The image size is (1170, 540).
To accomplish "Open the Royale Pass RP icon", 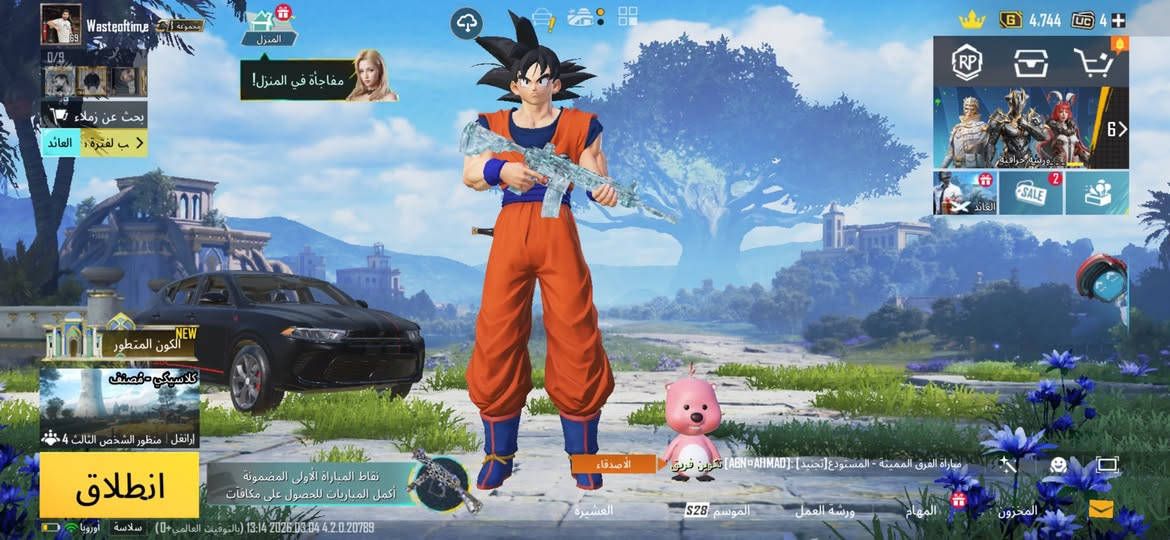I will coord(967,62).
